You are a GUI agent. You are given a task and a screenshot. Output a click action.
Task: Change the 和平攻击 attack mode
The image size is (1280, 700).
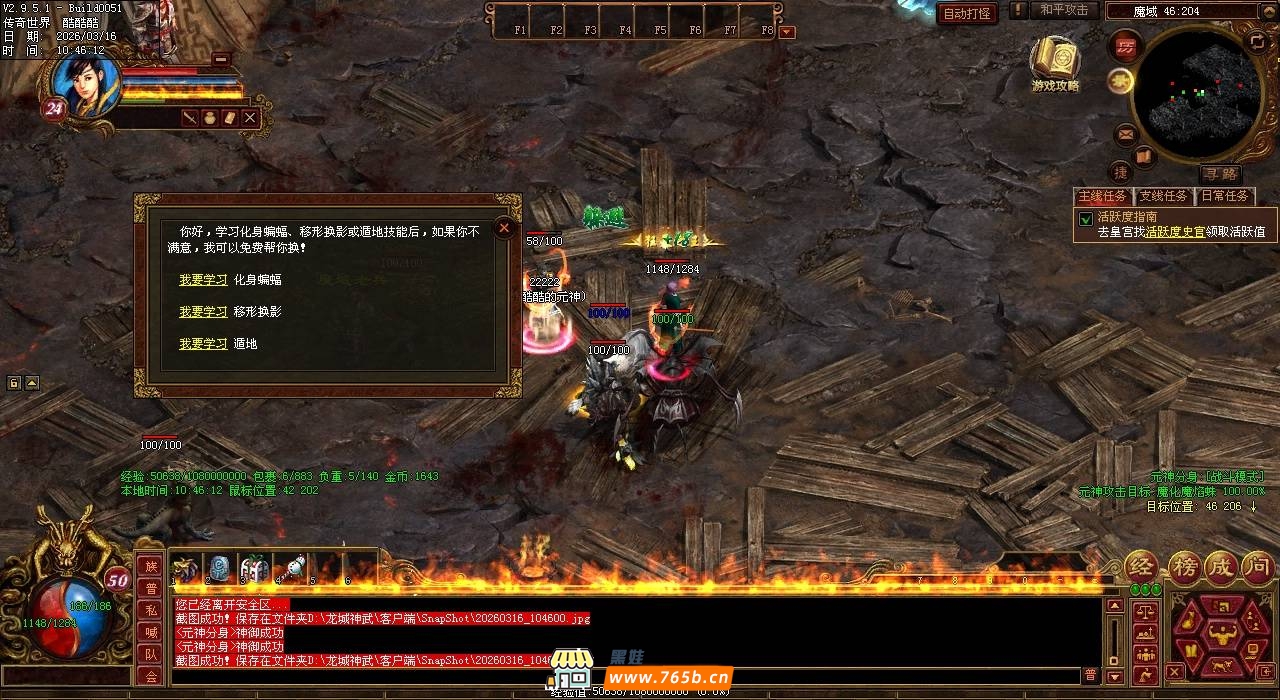coord(1063,10)
